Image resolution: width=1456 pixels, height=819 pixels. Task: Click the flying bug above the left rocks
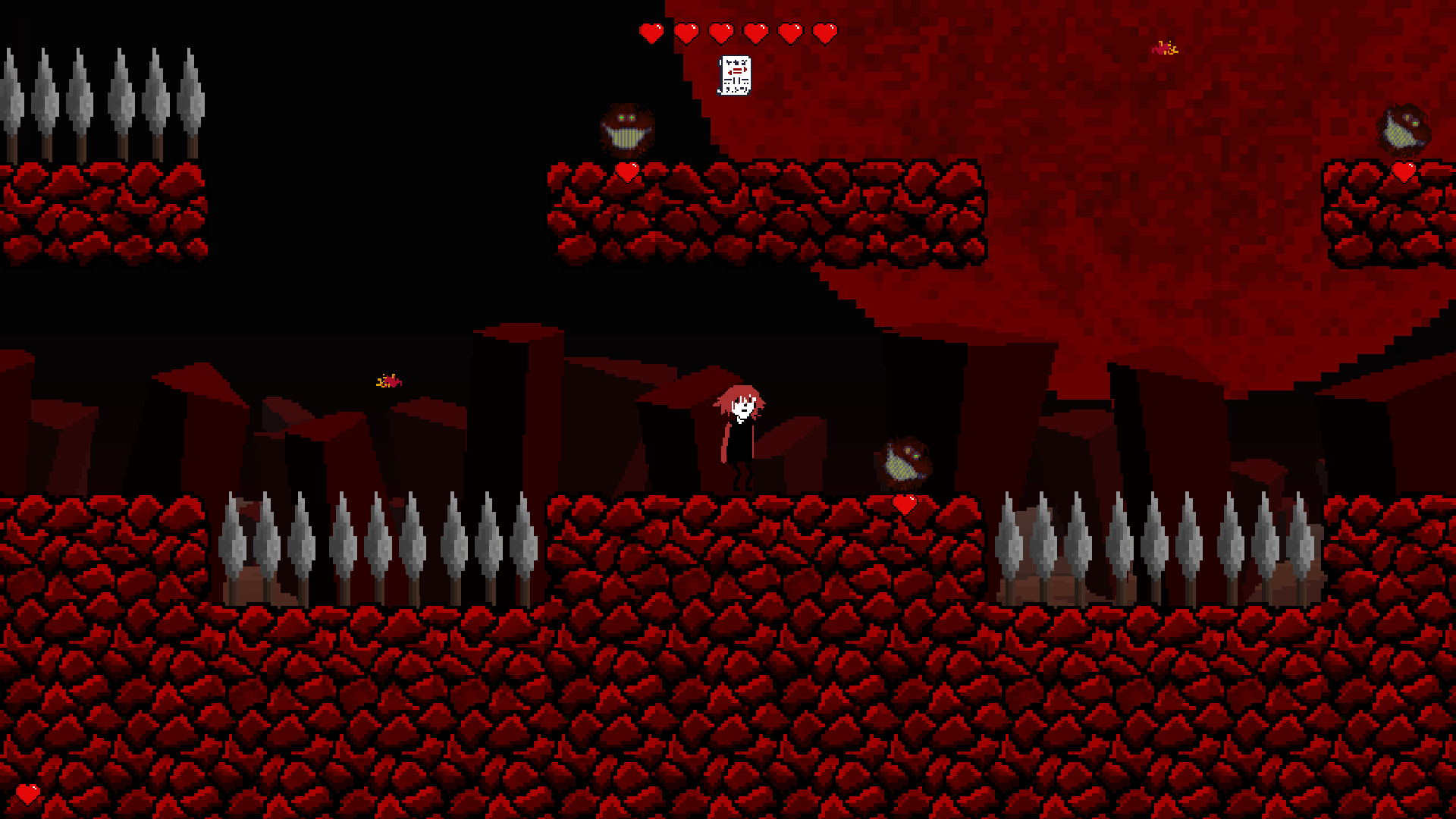pyautogui.click(x=389, y=381)
